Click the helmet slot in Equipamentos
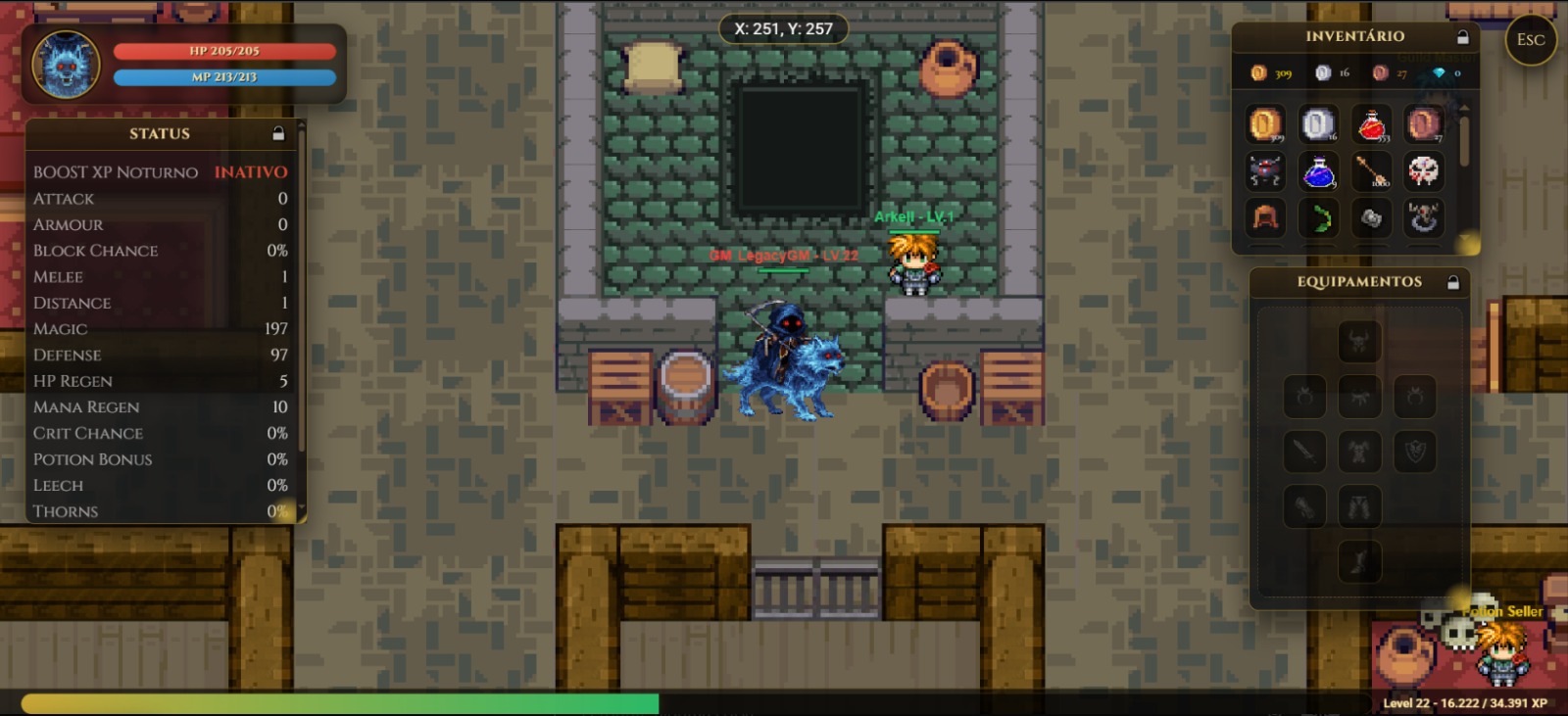The width and height of the screenshot is (1568, 716). 1360,341
